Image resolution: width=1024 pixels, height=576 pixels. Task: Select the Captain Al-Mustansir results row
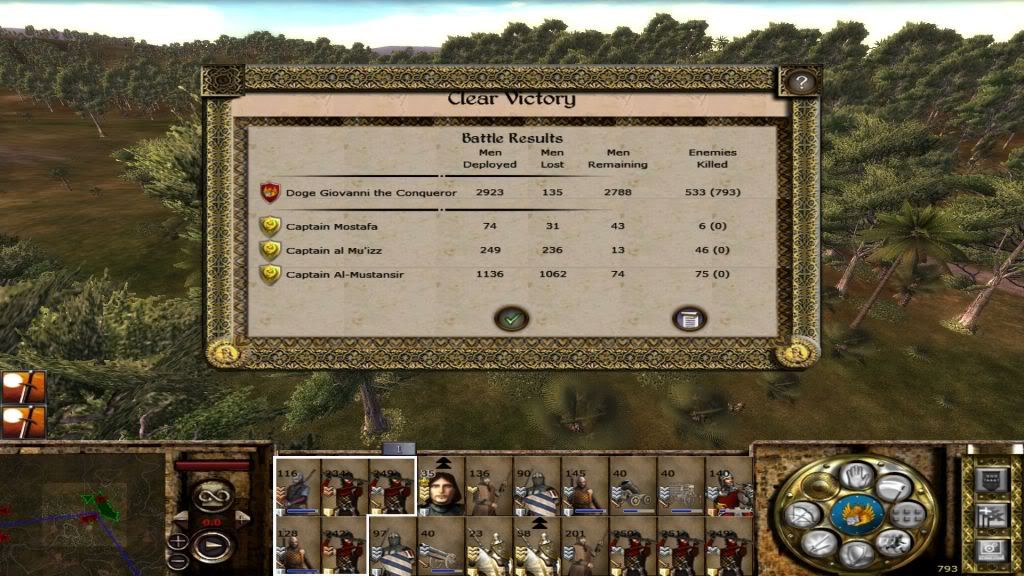coord(344,274)
